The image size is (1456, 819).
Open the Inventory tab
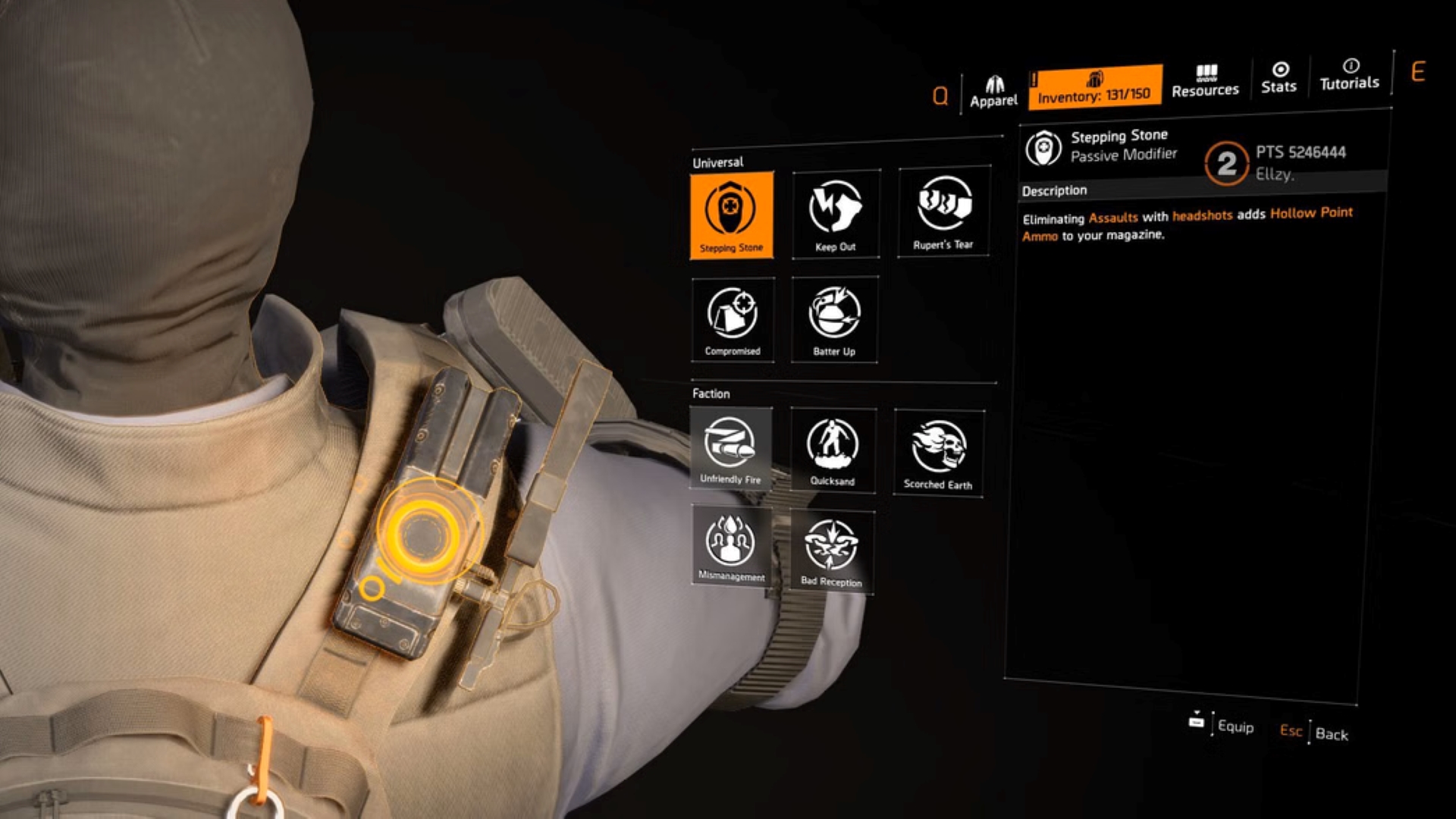coord(1094,87)
